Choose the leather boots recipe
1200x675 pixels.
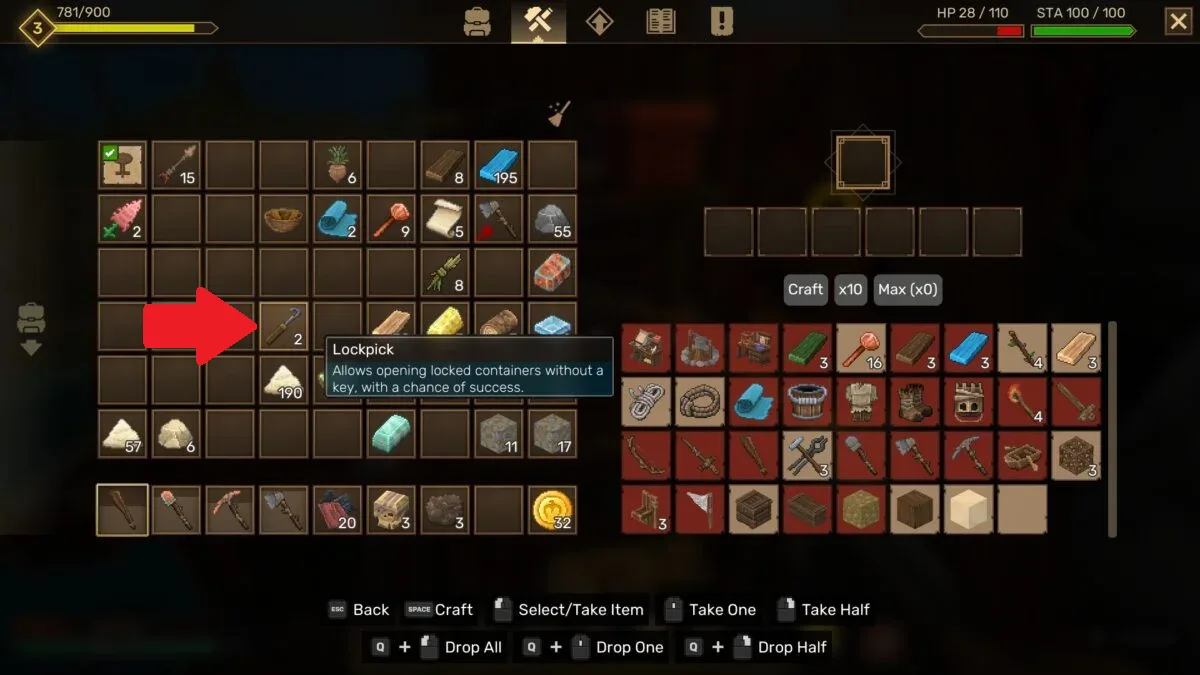[x=915, y=401]
